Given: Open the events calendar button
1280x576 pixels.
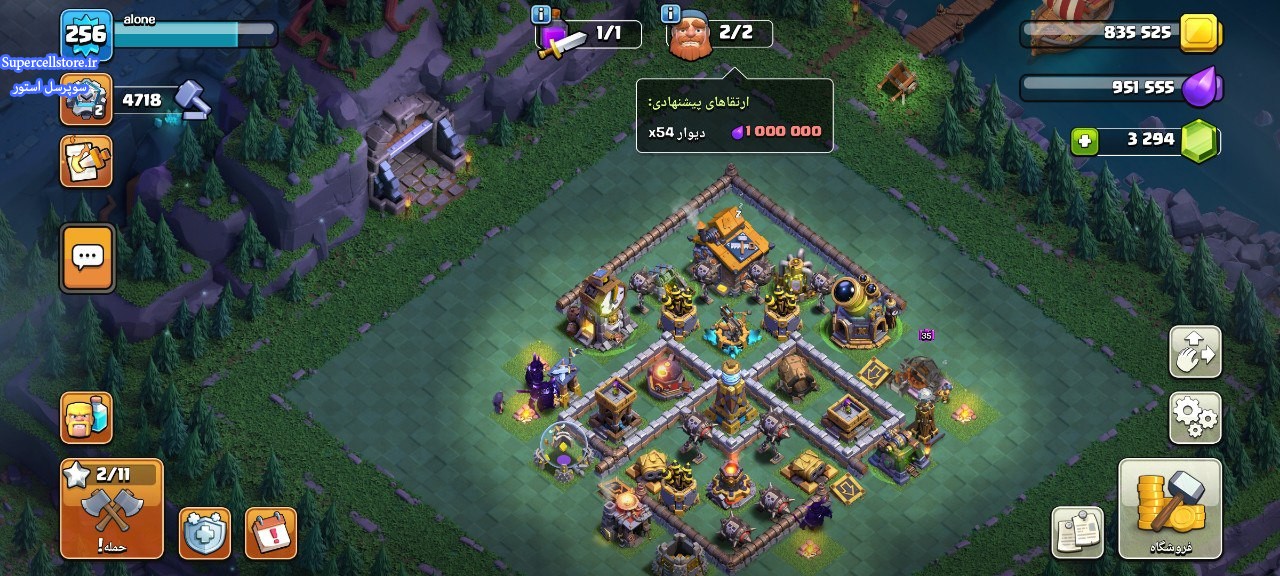Looking at the screenshot, I should (x=270, y=533).
